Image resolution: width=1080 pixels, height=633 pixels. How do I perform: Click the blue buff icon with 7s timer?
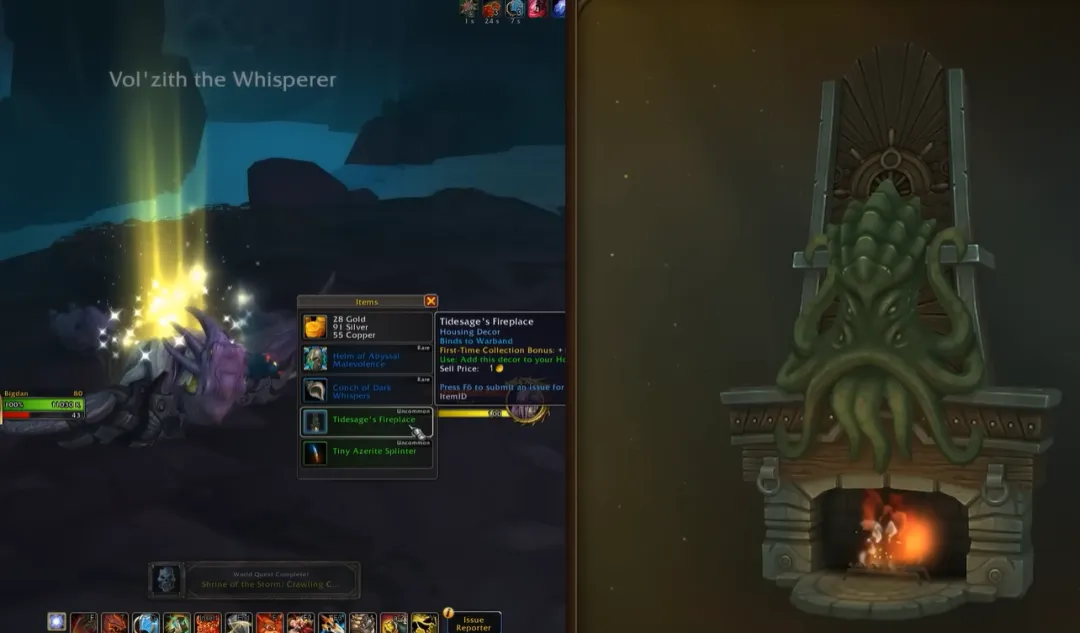click(x=515, y=9)
